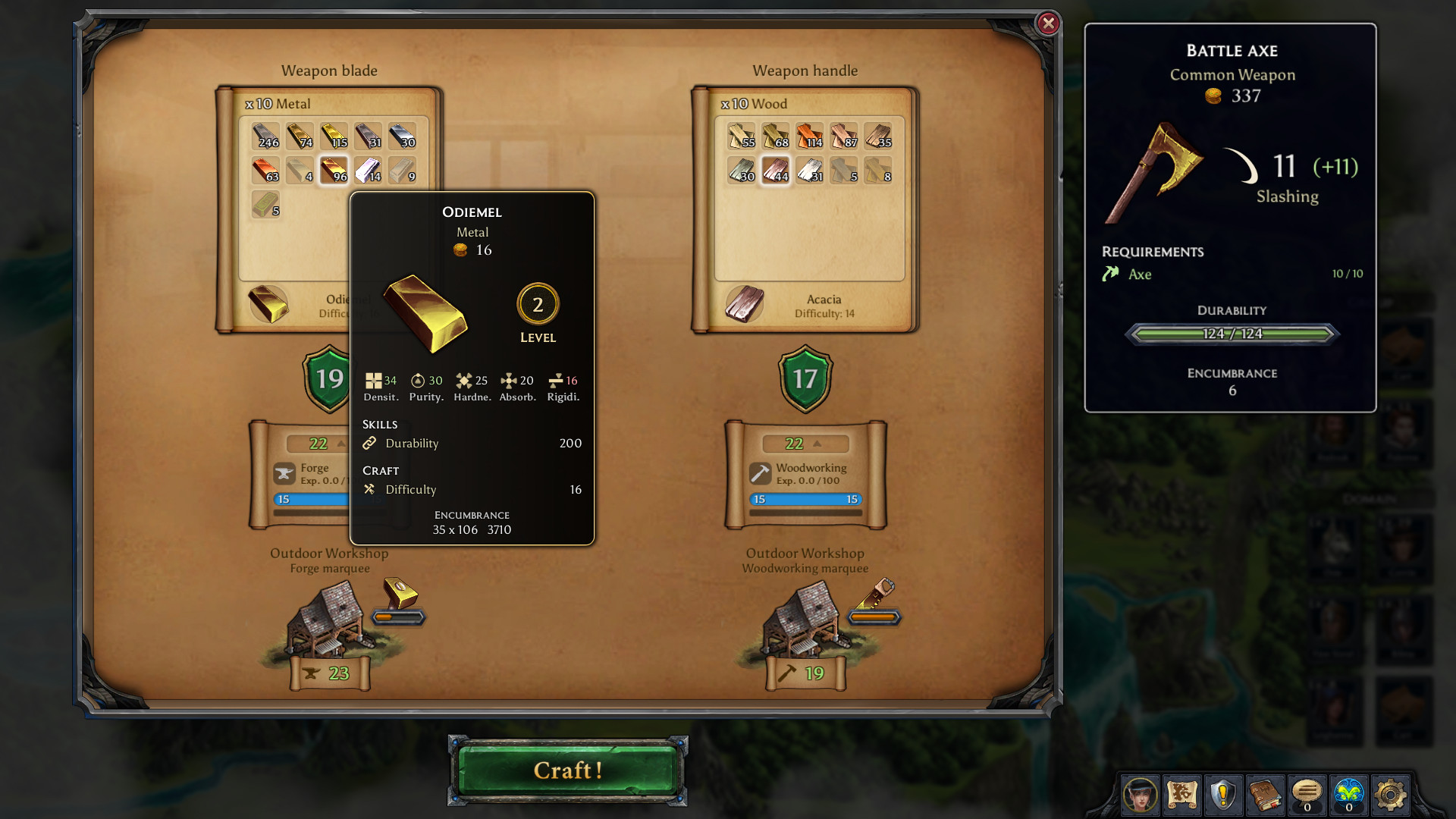Viewport: 1456px width, 819px height.
Task: Click the golden hammer badge above Forge marquee
Action: pyautogui.click(x=397, y=596)
